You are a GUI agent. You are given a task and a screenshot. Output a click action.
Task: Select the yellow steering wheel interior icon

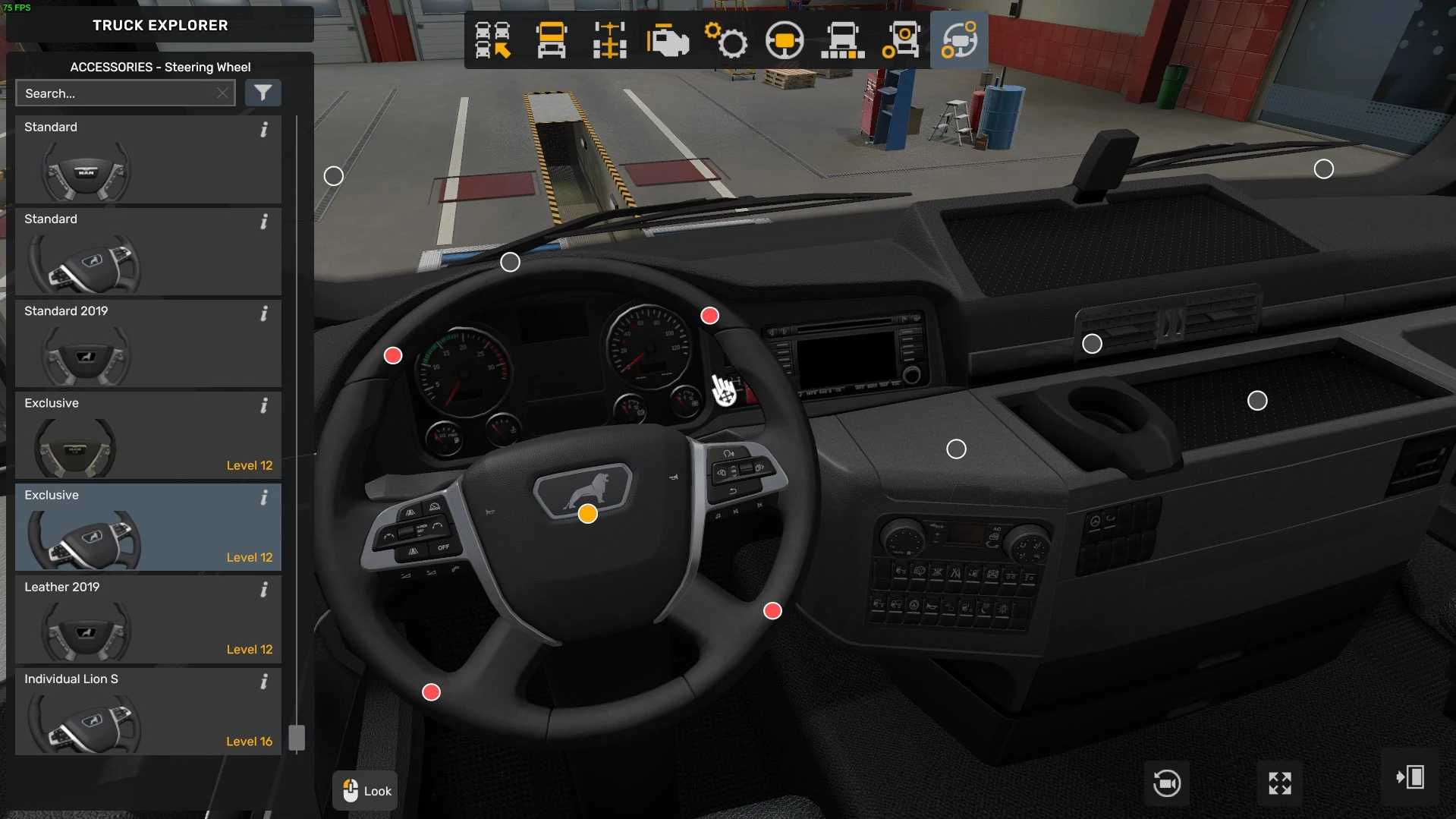coord(785,40)
